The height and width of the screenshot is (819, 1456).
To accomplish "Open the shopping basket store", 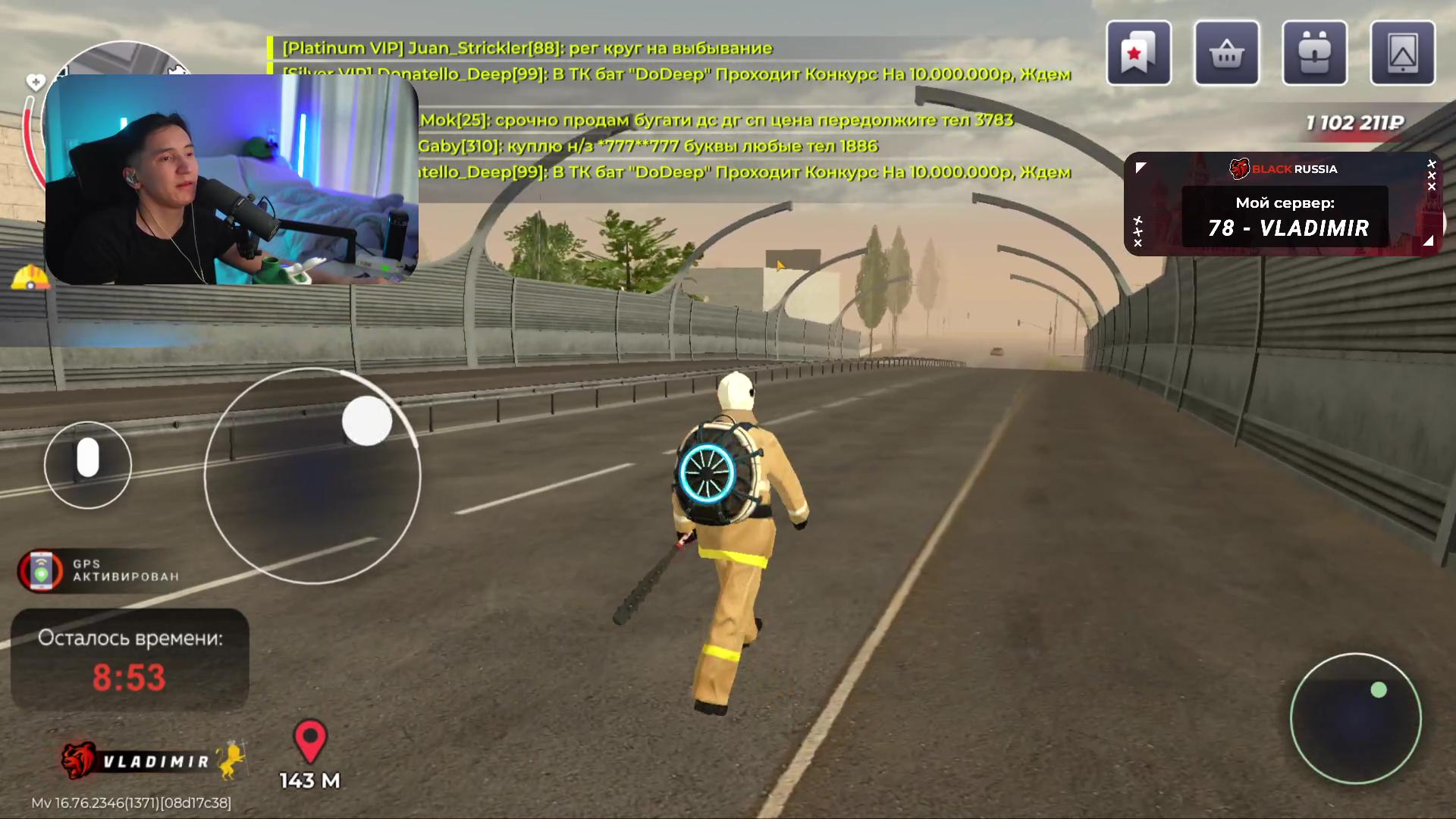I will point(1226,53).
